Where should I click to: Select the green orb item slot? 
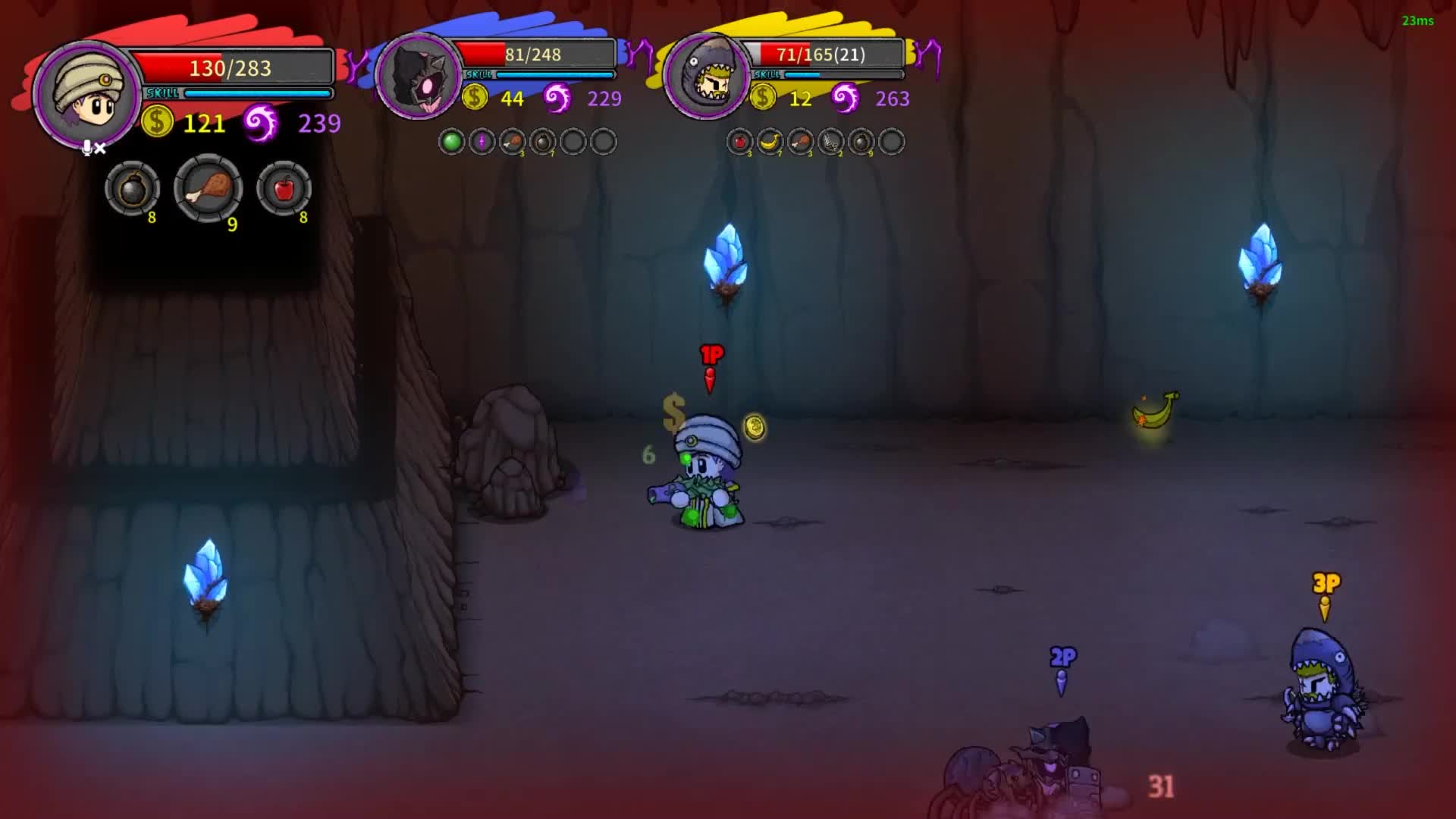pos(452,142)
